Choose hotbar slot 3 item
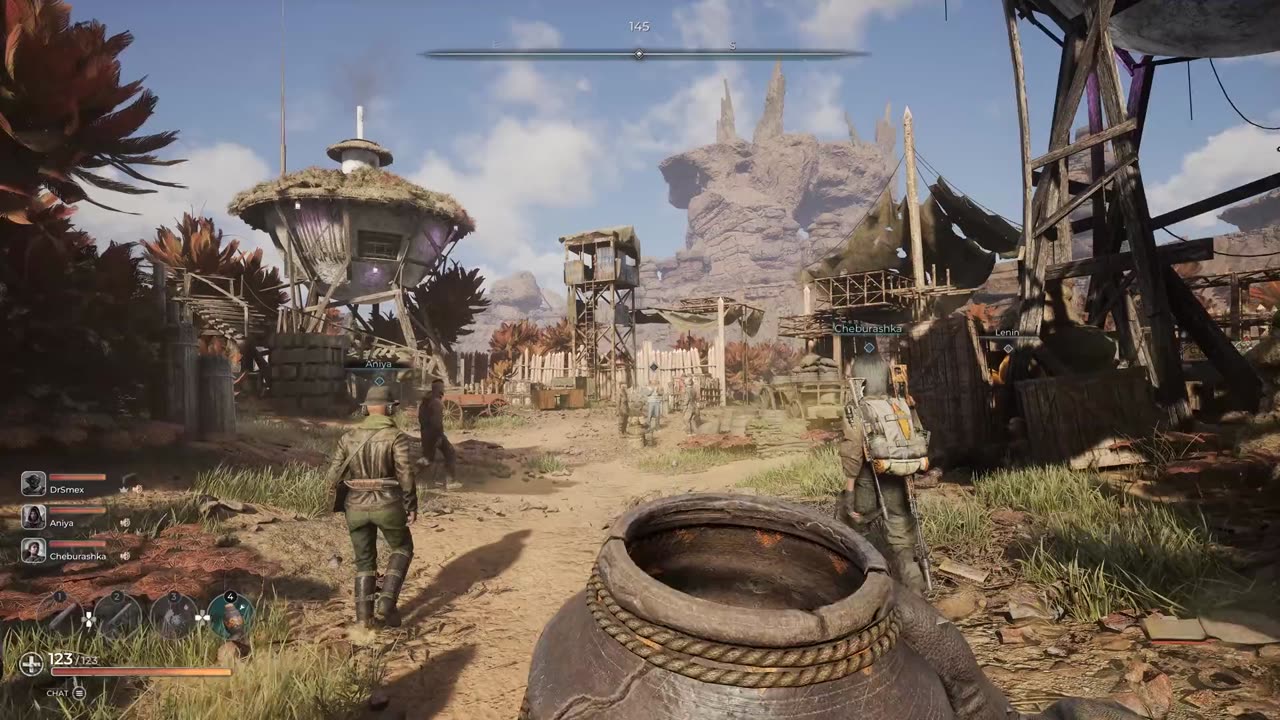Viewport: 1280px width, 720px height. point(174,614)
